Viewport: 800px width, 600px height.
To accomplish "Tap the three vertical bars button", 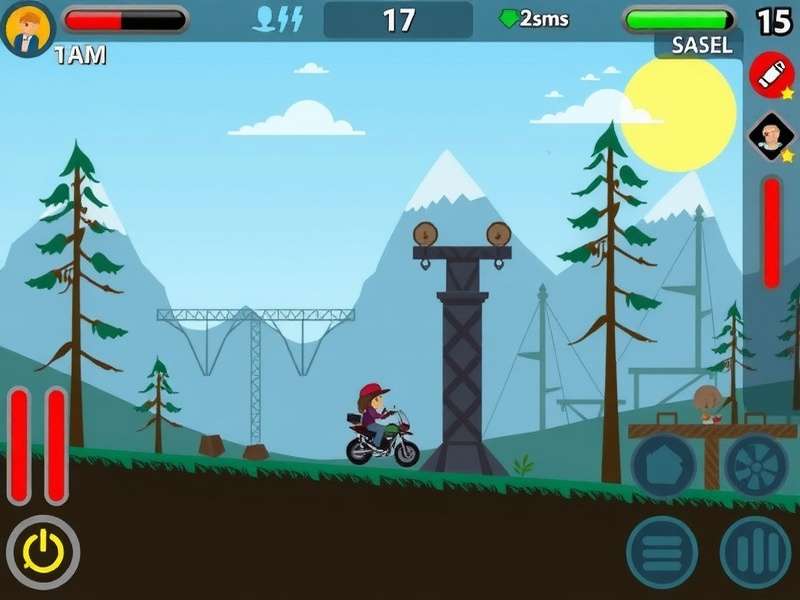I will point(756,552).
